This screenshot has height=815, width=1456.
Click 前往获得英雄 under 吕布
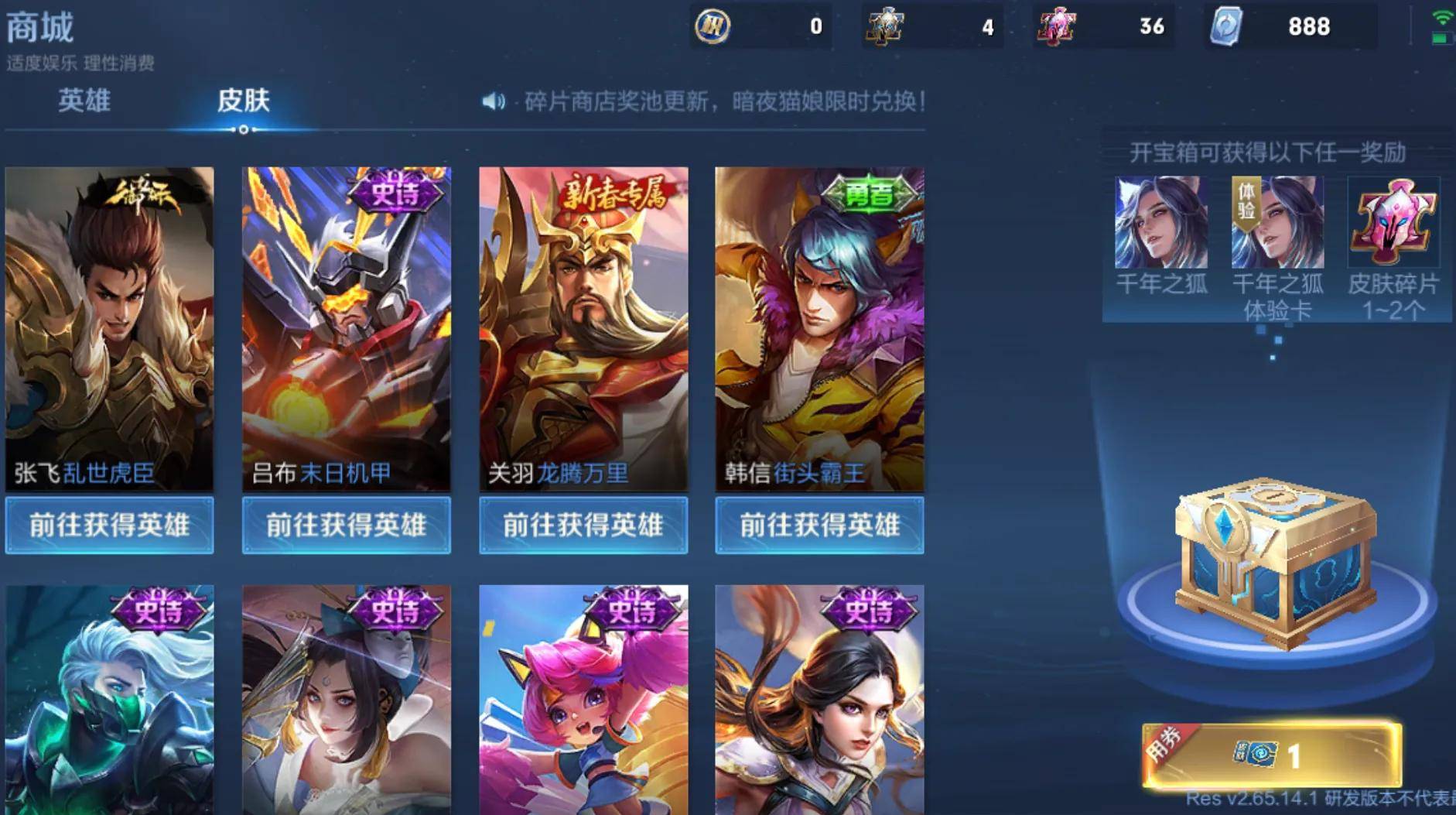346,526
